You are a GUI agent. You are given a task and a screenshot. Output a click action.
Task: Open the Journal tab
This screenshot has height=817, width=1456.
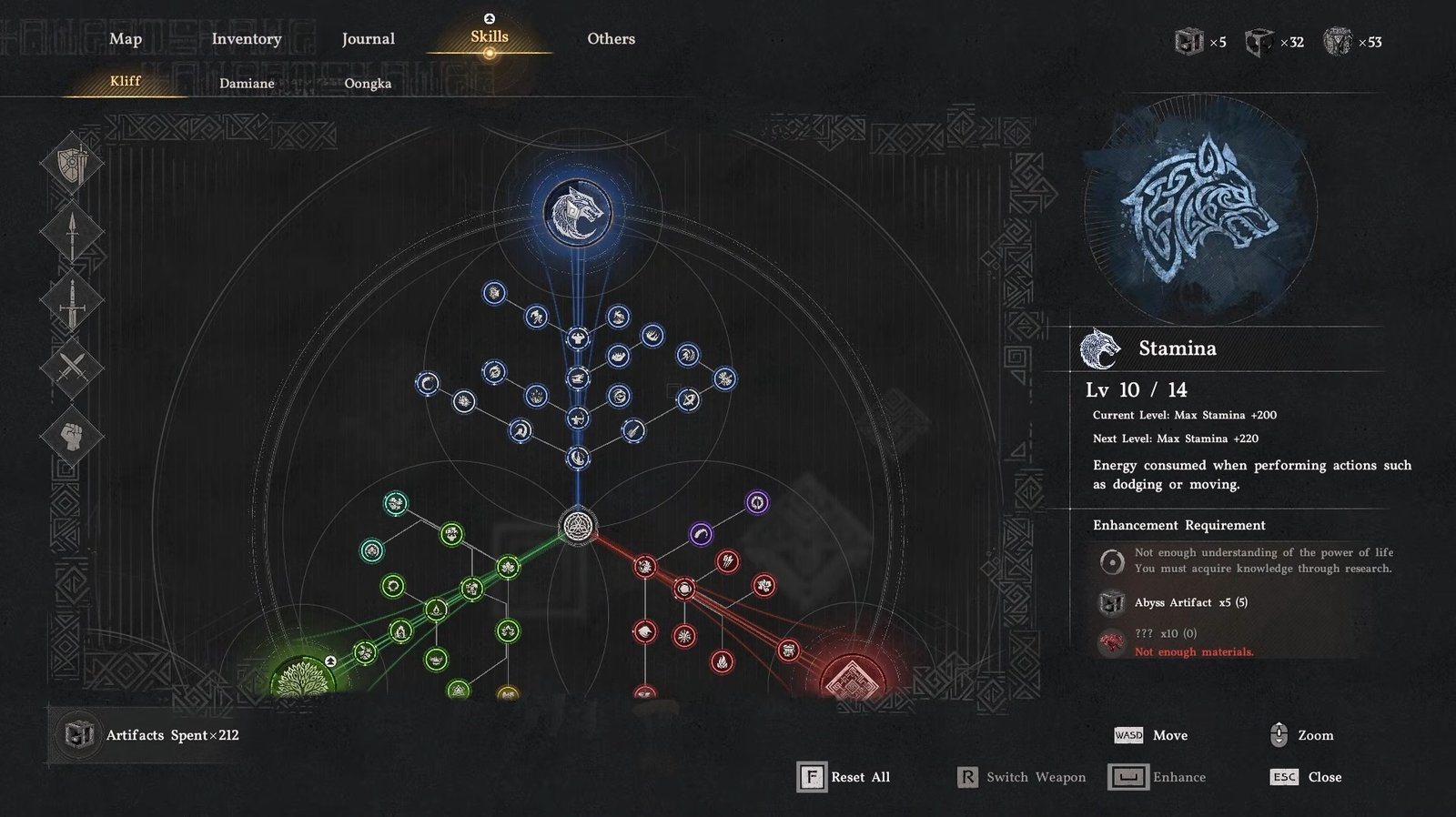point(369,39)
